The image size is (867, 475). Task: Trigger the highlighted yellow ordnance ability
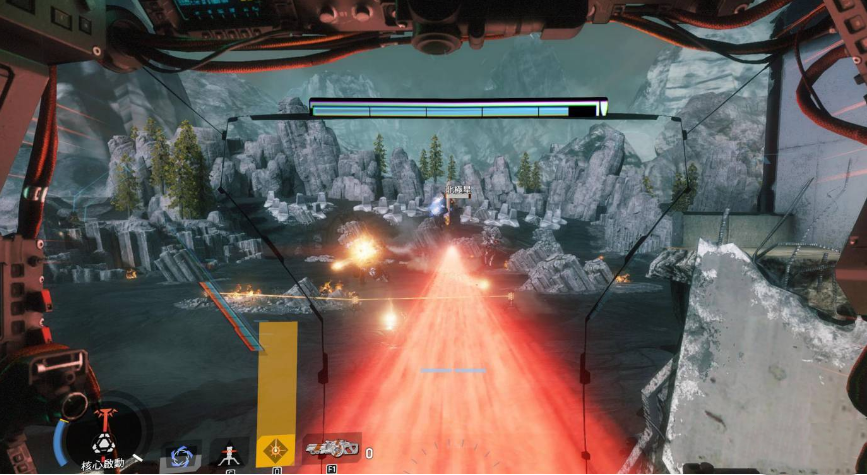click(x=275, y=452)
